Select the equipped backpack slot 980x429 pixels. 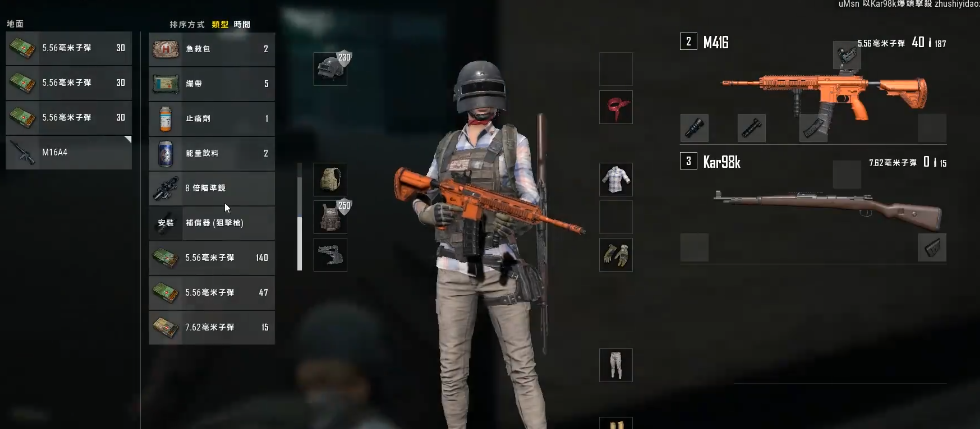coord(330,180)
